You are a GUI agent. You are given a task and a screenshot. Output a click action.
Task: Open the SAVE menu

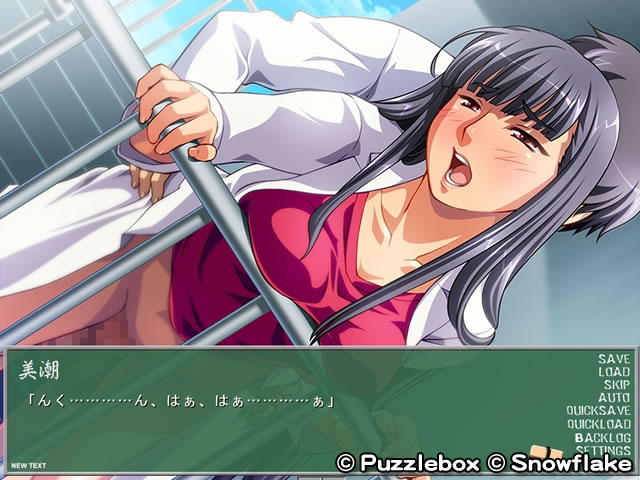(614, 359)
